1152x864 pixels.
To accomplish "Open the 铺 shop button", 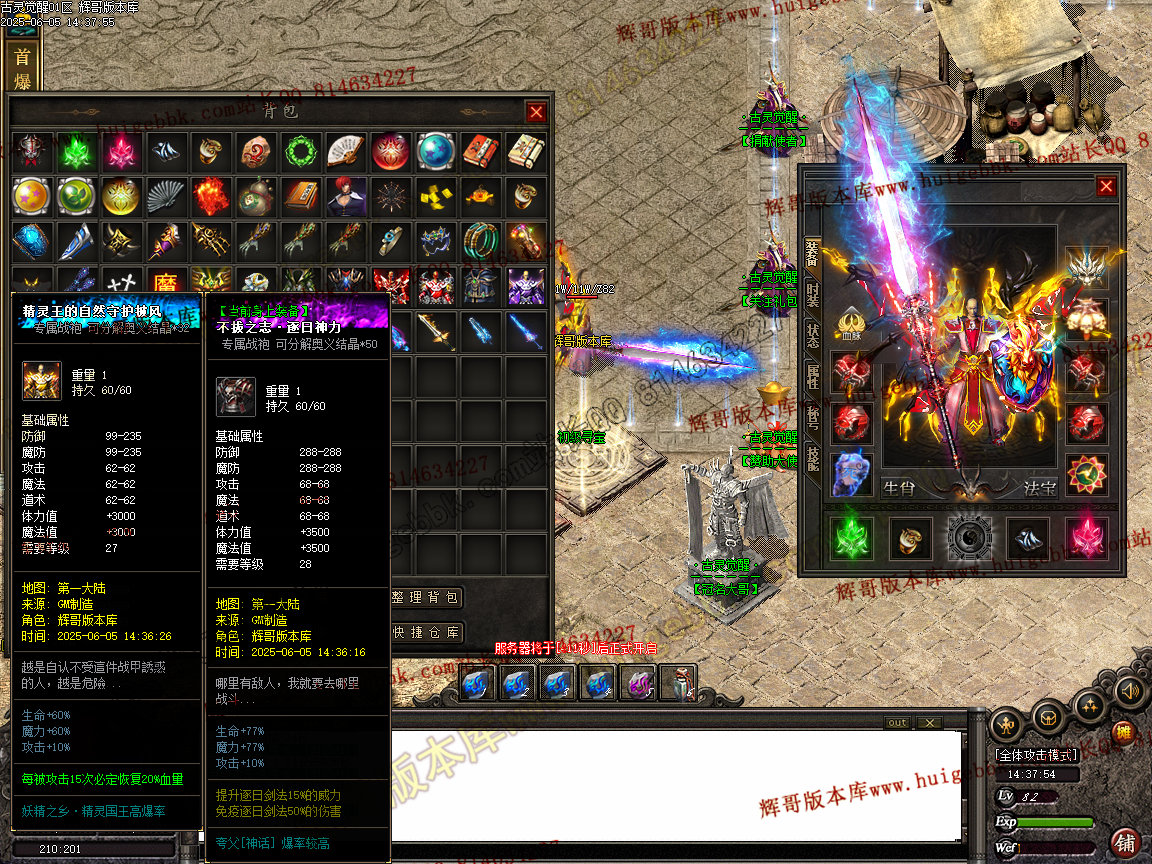I will 1125,841.
